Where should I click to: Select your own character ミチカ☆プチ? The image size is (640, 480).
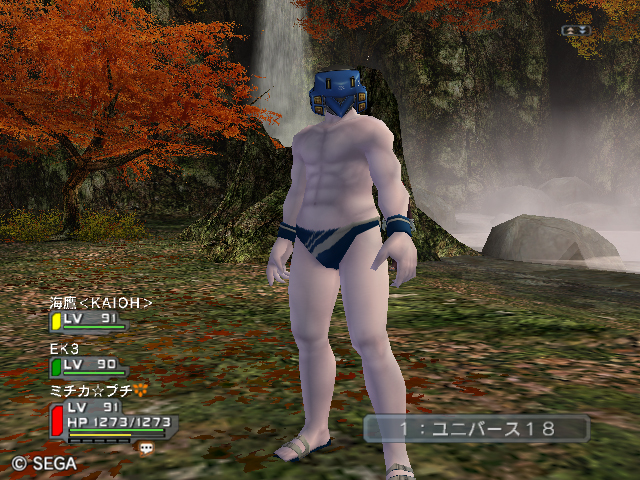click(x=90, y=391)
